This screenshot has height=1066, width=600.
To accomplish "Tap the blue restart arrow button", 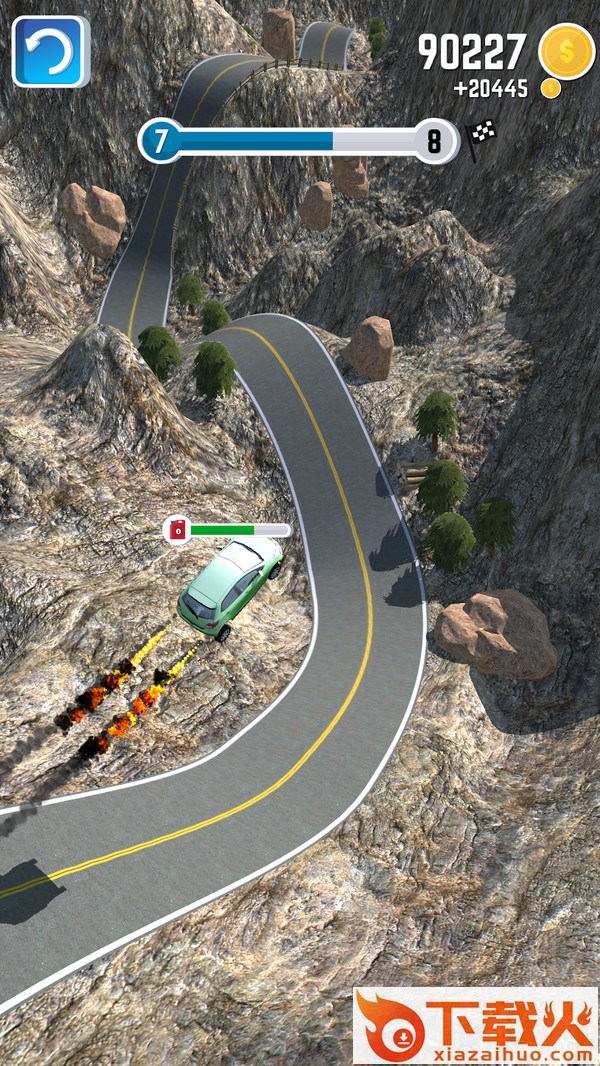I will click(50, 50).
